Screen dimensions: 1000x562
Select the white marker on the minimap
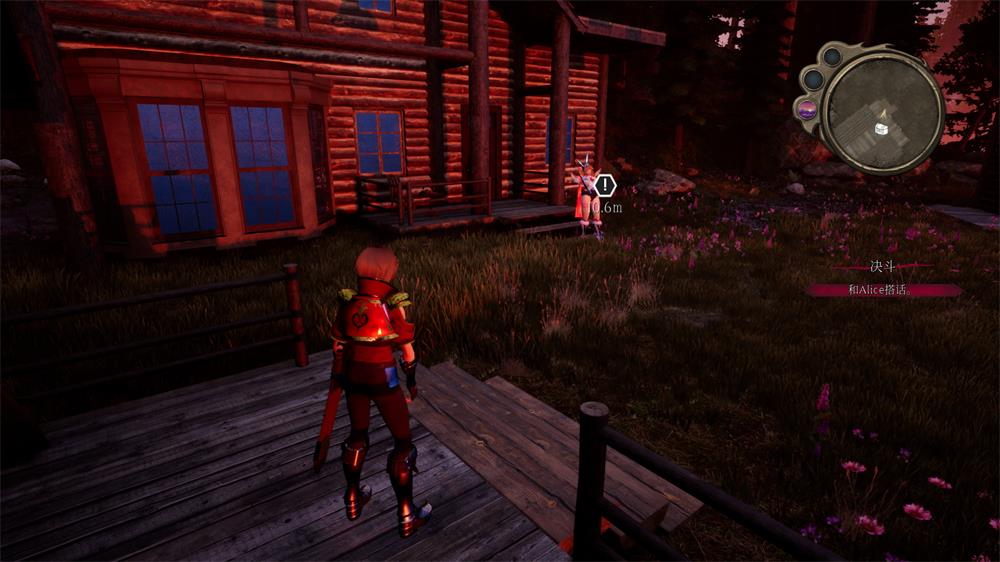coord(881,128)
